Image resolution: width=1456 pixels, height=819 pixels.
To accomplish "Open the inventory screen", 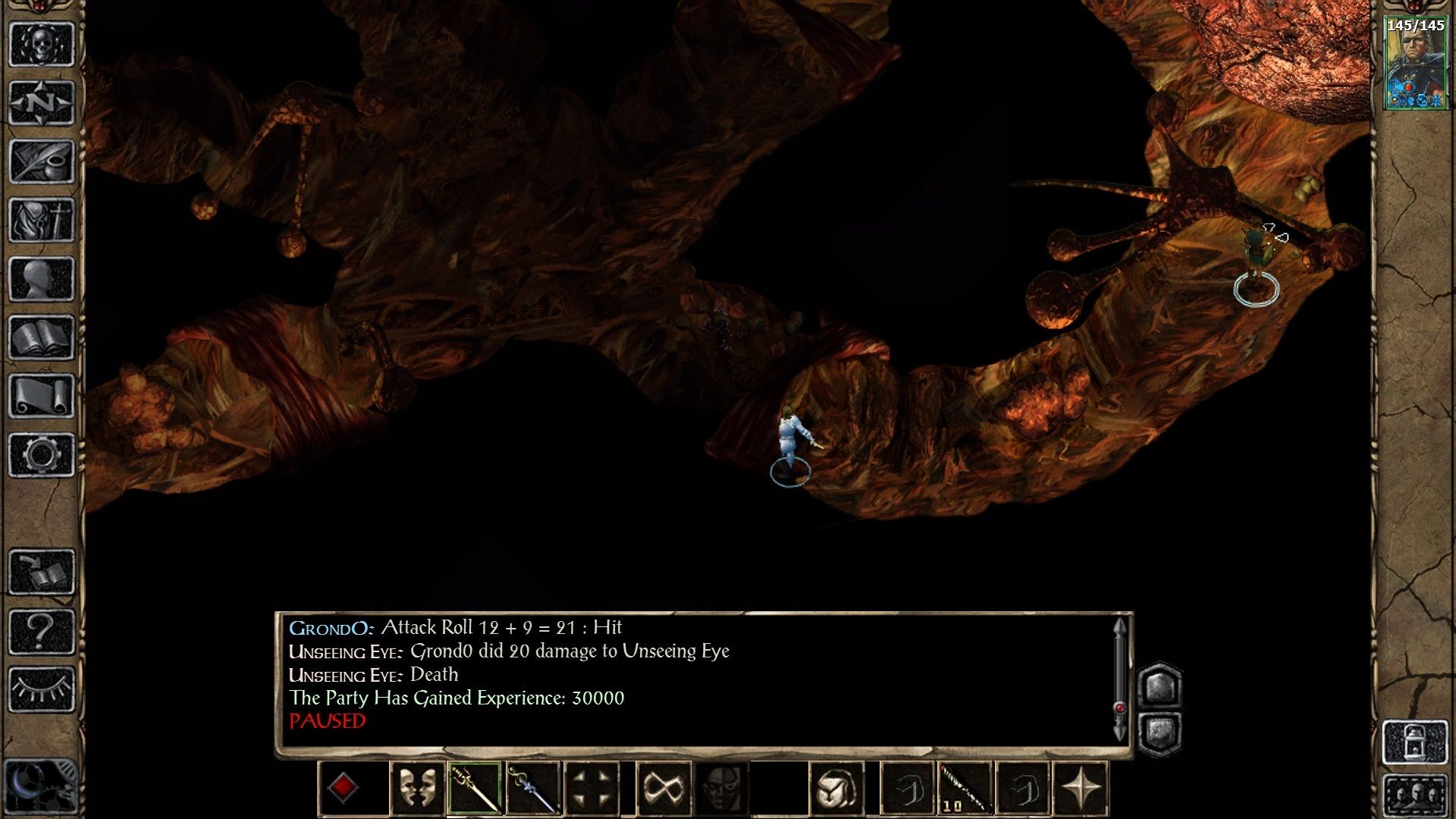I will click(x=42, y=220).
